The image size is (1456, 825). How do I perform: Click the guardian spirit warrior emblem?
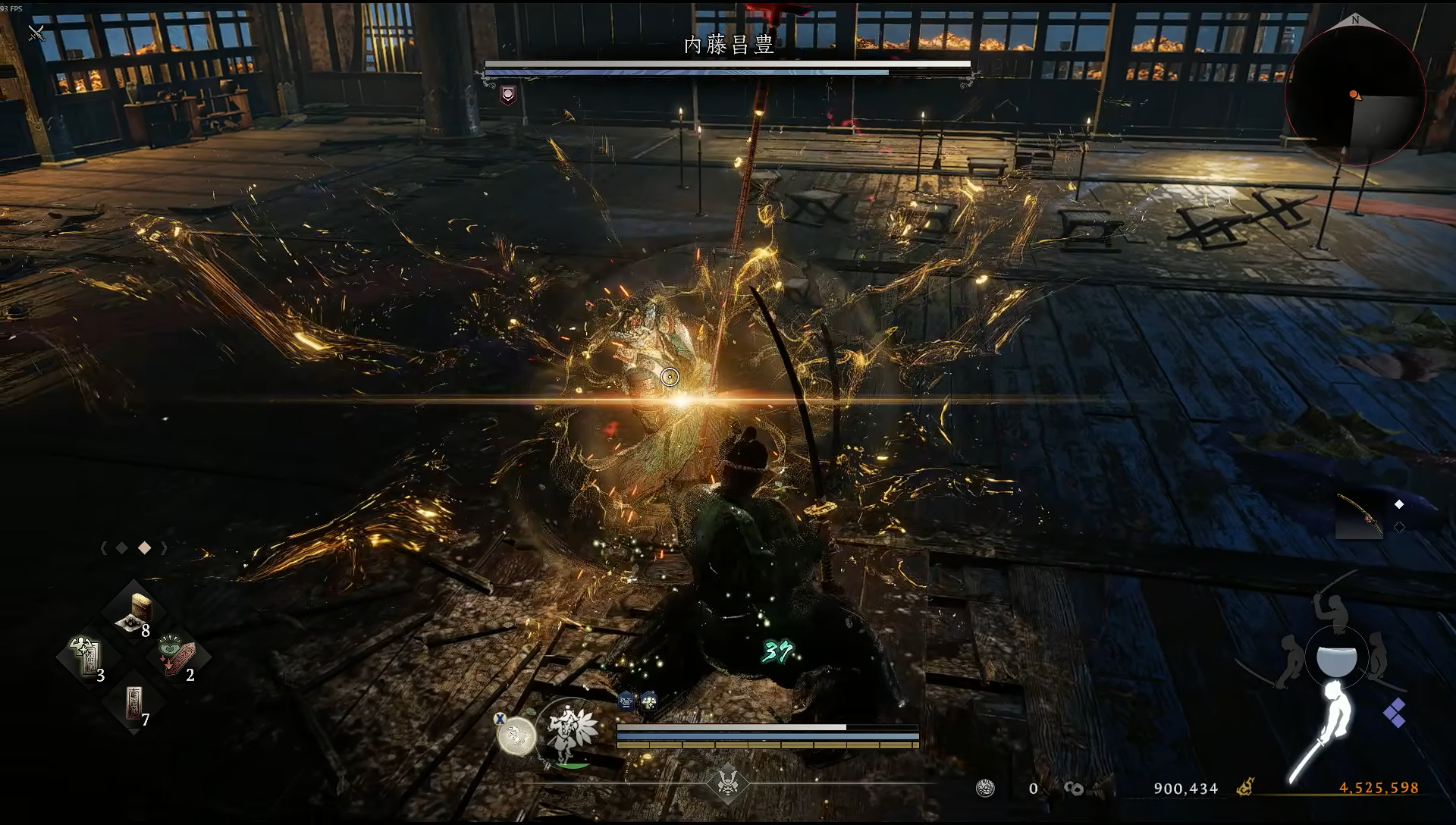pos(569,733)
